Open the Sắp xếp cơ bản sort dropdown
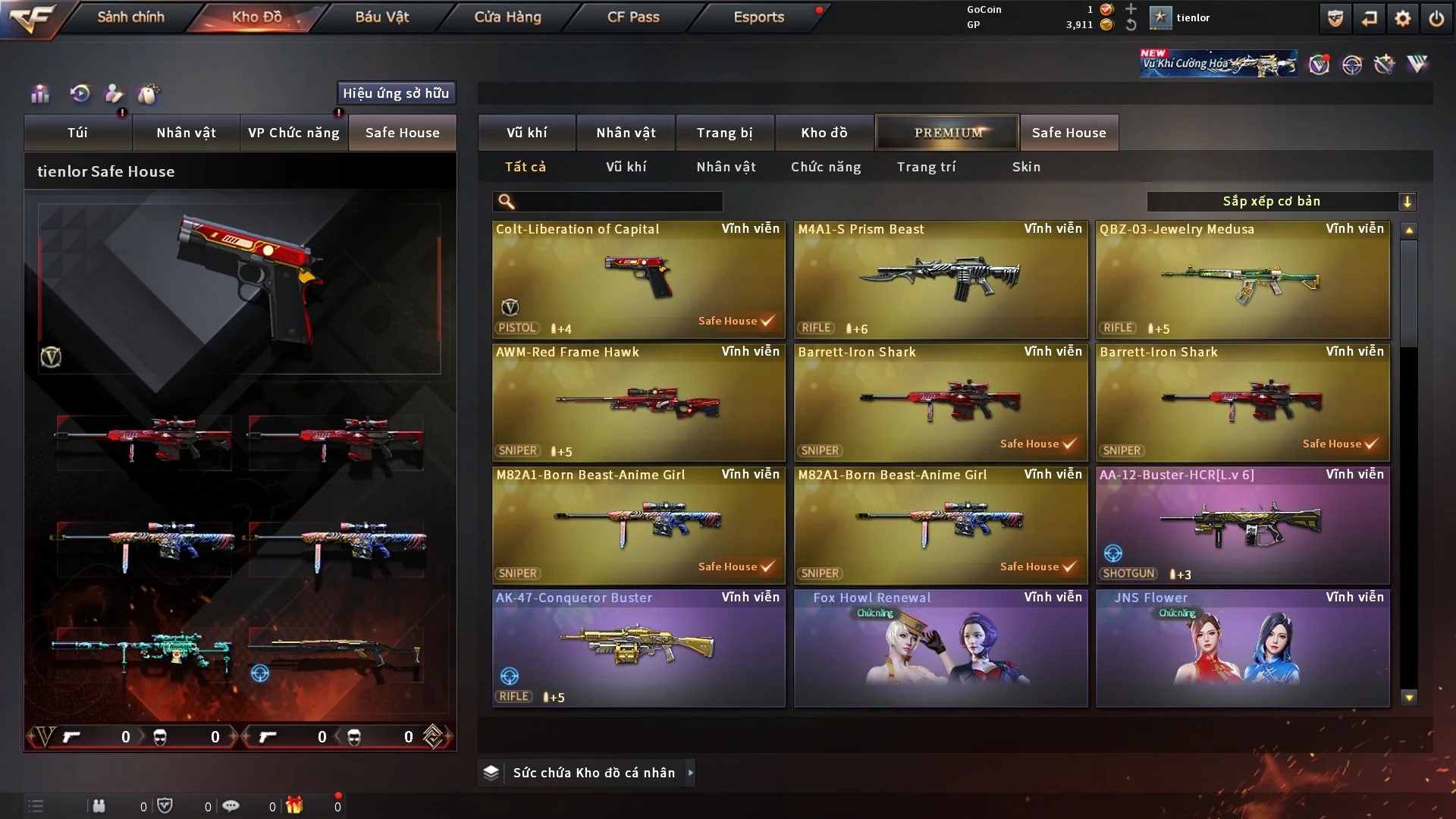Screen dimensions: 1456x819 [1281, 202]
